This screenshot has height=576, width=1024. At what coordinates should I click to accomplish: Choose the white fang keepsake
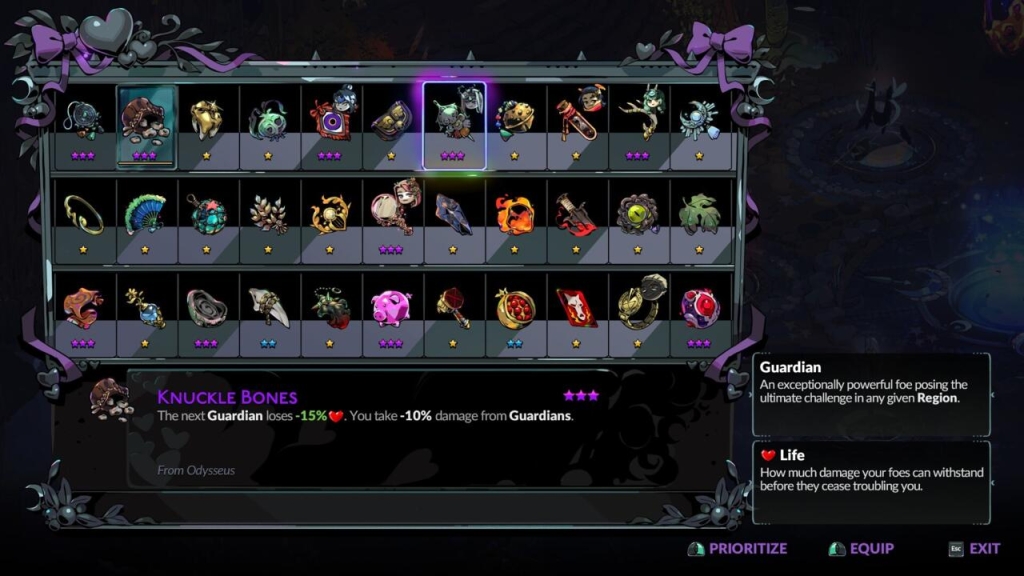[x=269, y=309]
